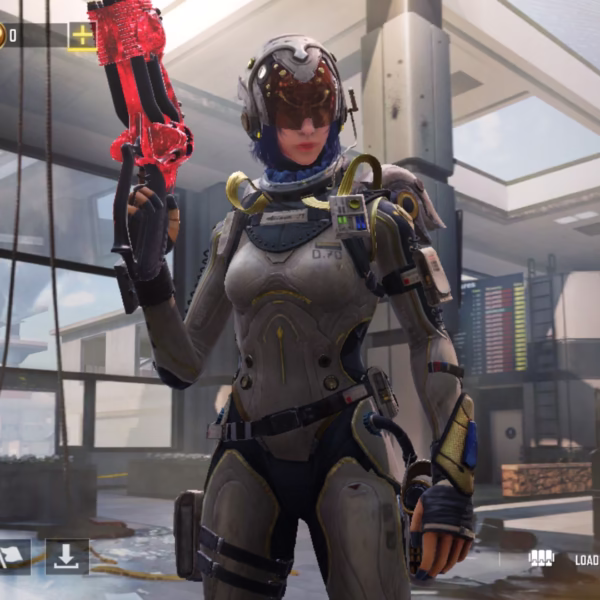Image resolution: width=600 pixels, height=600 pixels.
Task: Select the white flag icon button
Action: point(12,557)
